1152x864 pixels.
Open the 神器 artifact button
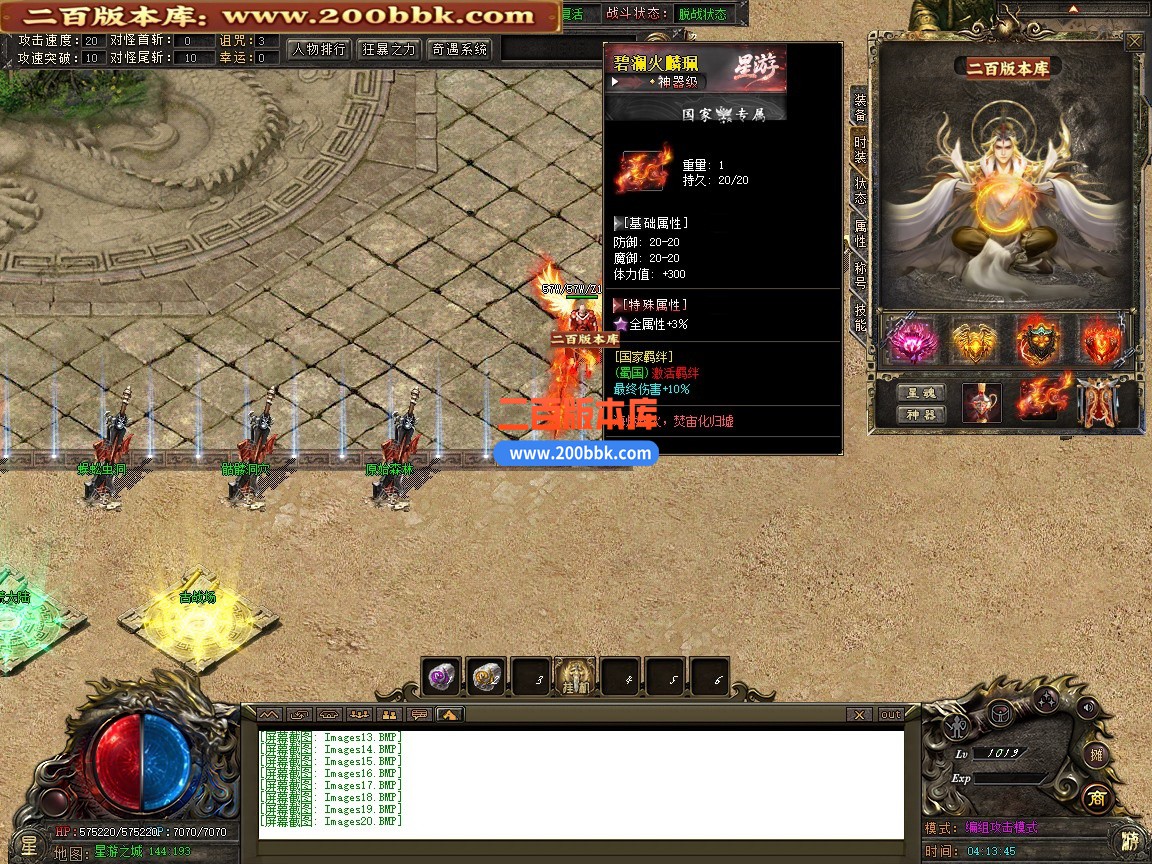(x=920, y=415)
